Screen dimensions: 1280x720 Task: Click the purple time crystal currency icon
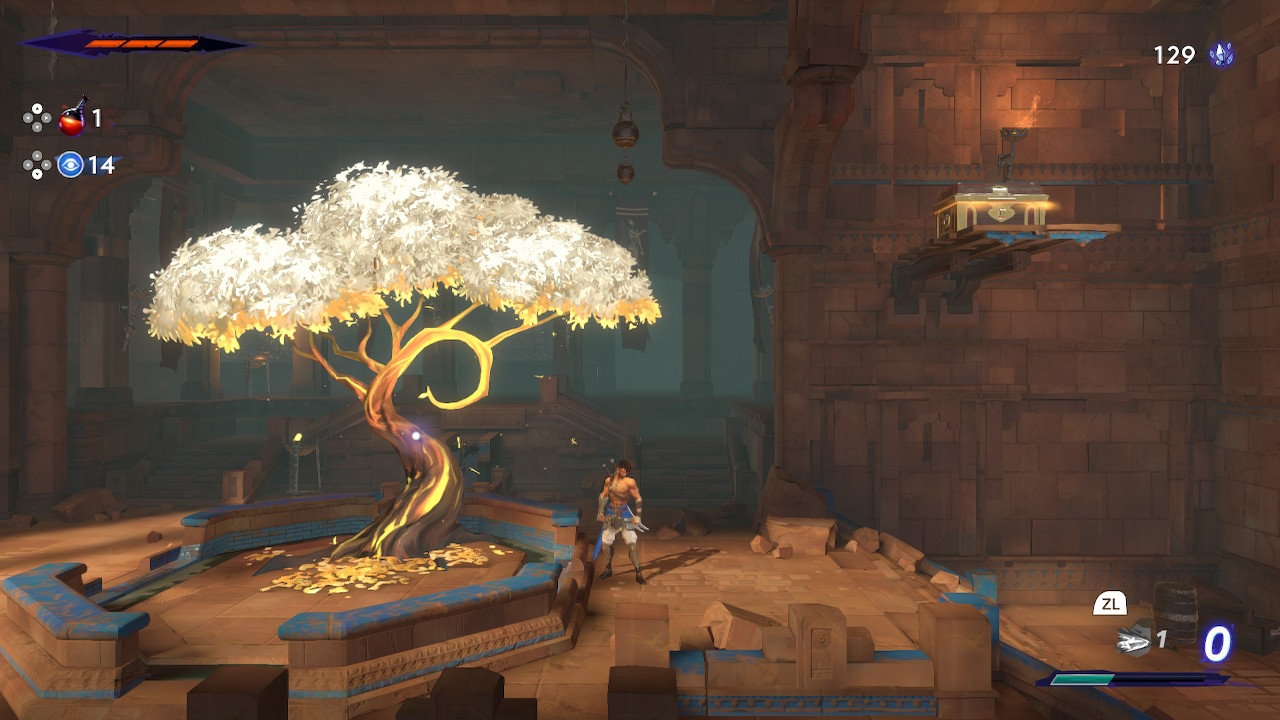1220,55
